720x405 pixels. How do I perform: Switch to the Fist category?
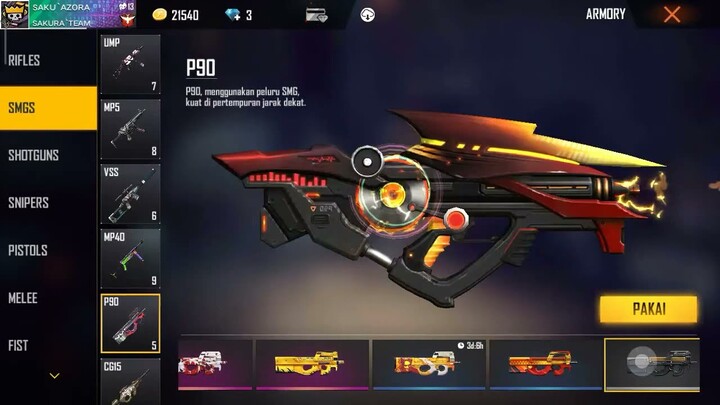coord(19,345)
